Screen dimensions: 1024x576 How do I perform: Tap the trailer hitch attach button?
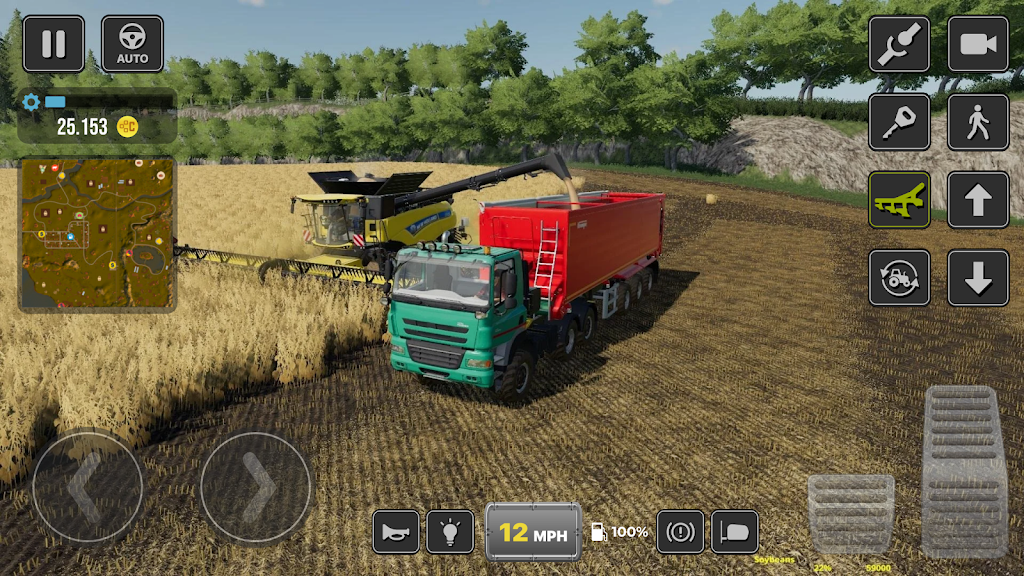(x=899, y=44)
